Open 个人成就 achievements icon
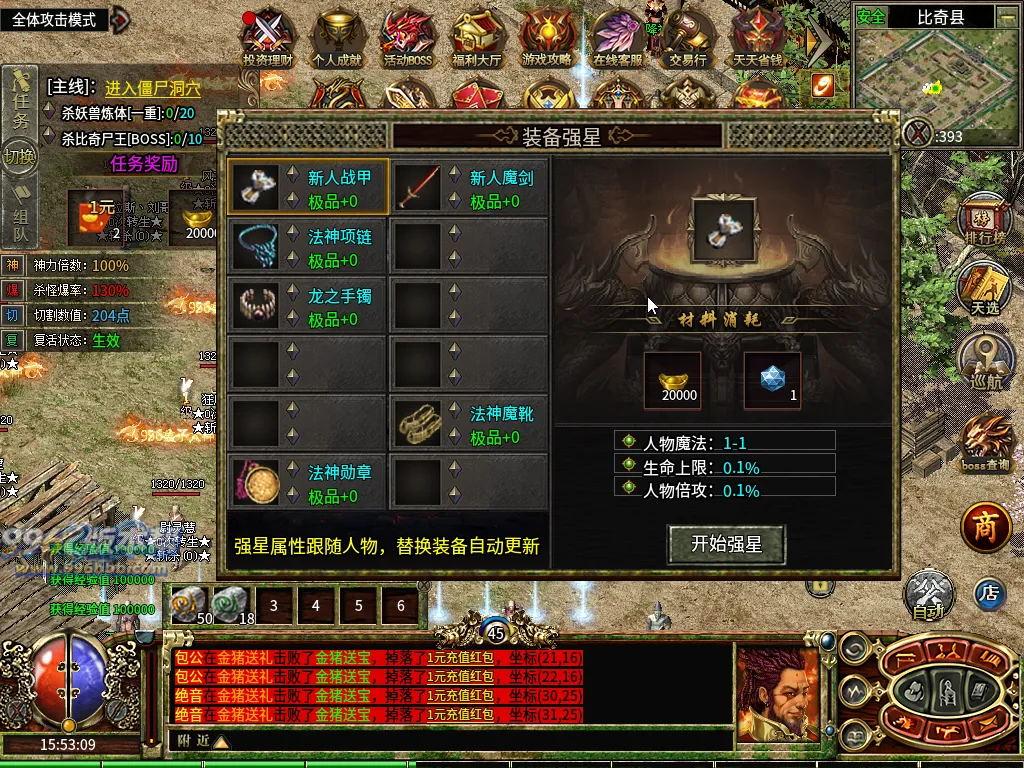The width and height of the screenshot is (1024, 768). click(336, 38)
